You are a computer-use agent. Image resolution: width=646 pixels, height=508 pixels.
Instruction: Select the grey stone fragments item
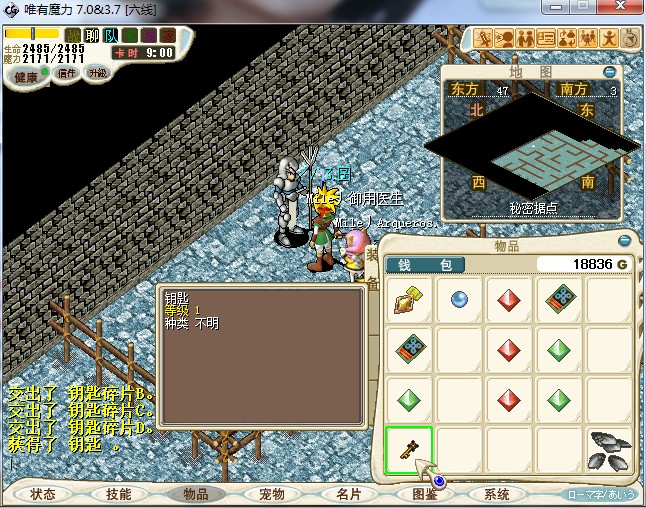[609, 450]
